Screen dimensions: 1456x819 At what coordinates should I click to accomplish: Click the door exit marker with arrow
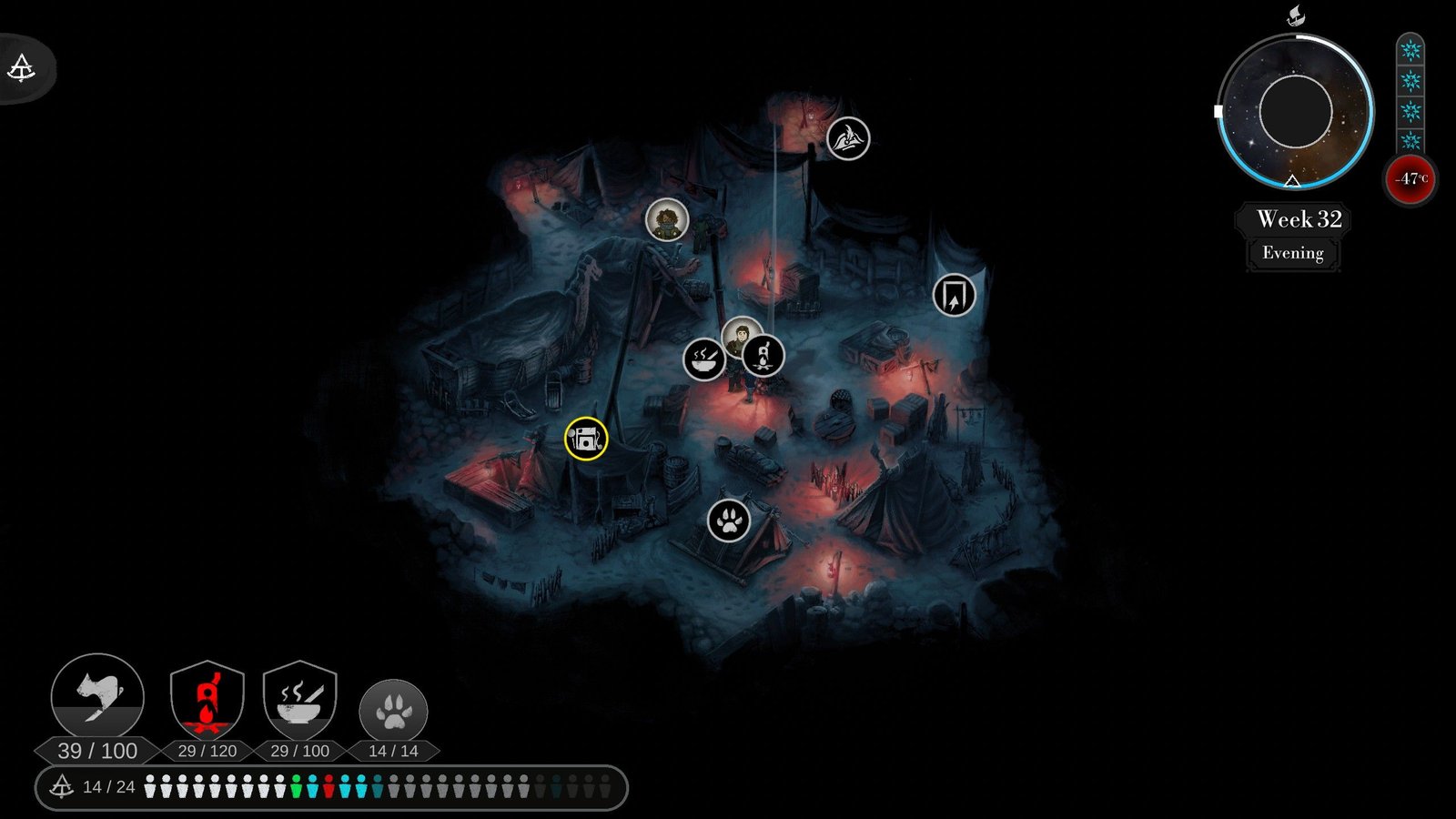tap(954, 296)
